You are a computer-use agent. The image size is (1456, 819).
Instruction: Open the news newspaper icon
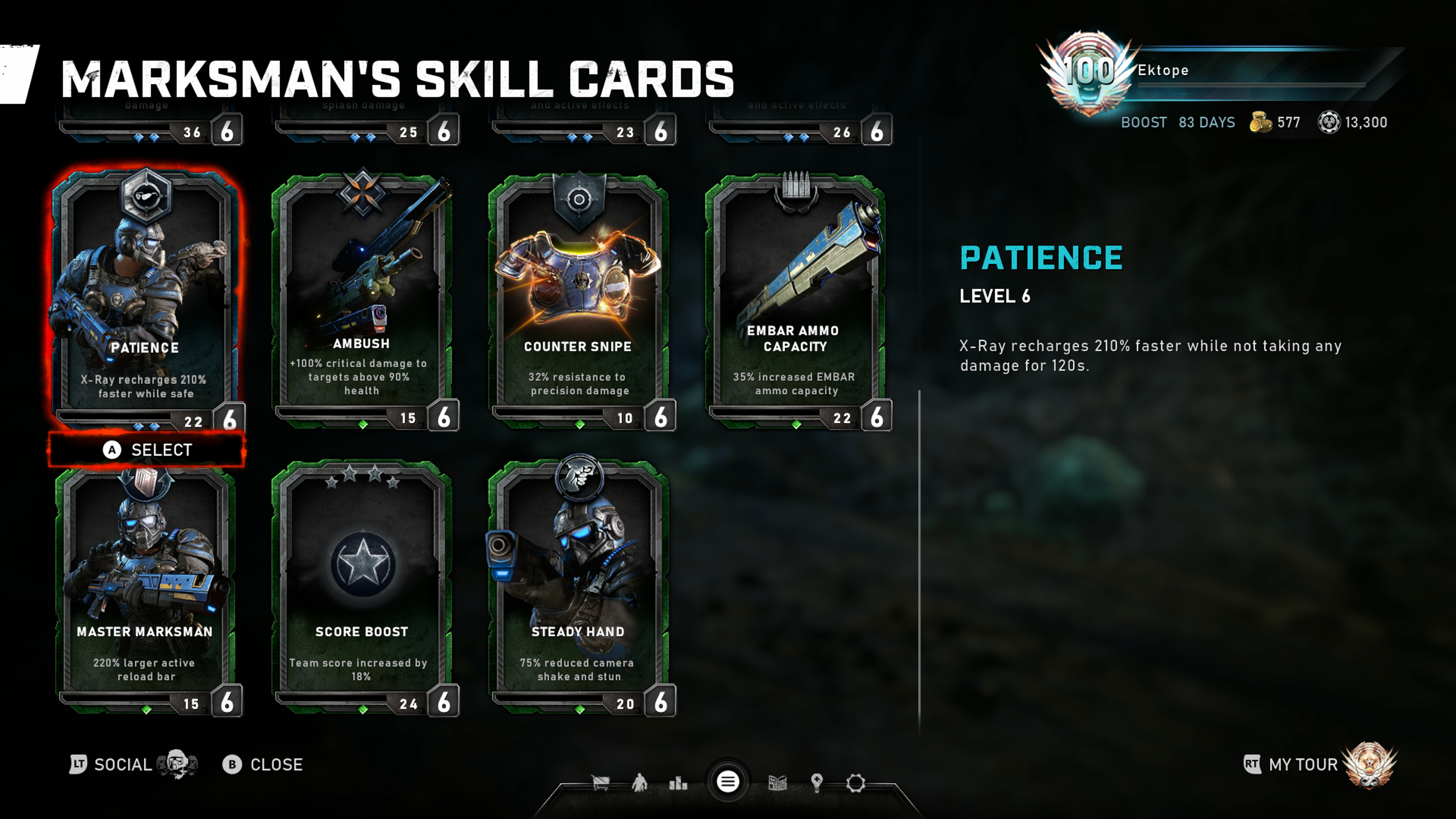pyautogui.click(x=778, y=783)
